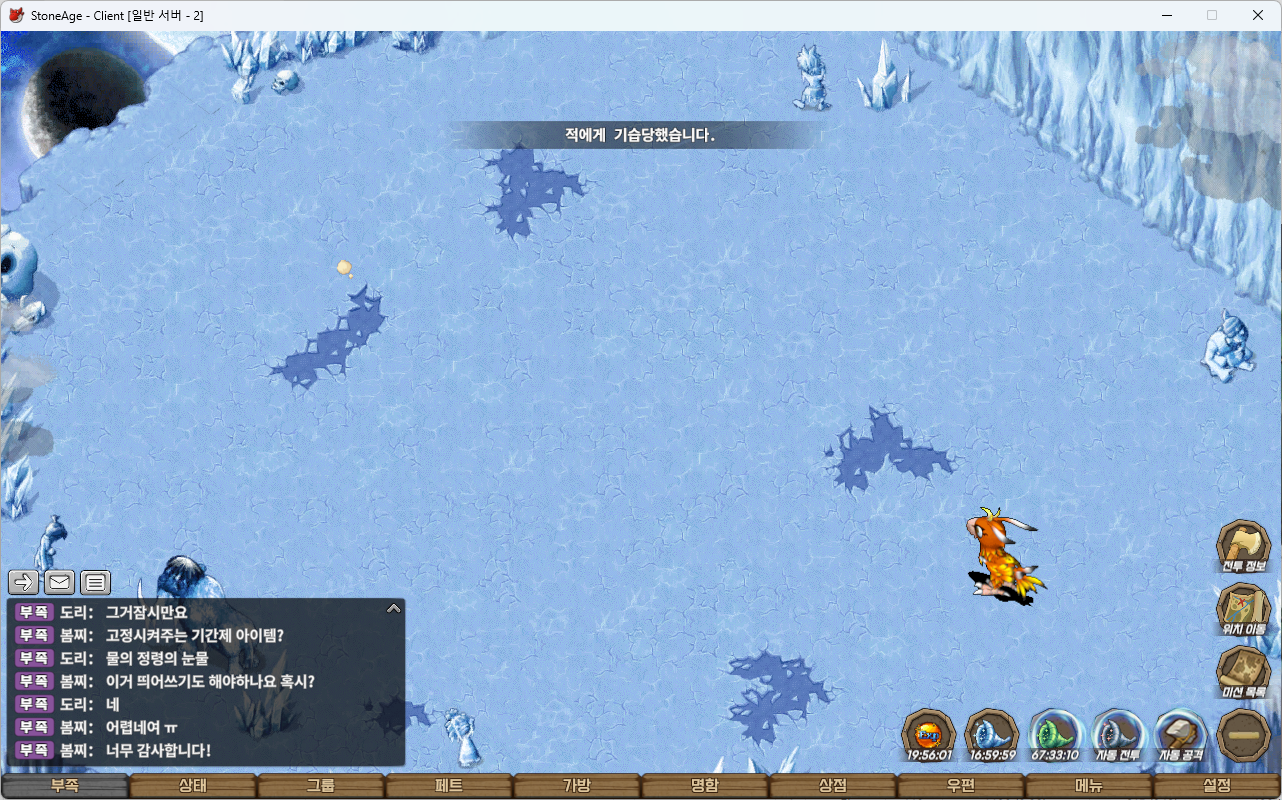This screenshot has width=1282, height=800.
Task: Open the 상태 (status) menu
Action: coord(193,786)
